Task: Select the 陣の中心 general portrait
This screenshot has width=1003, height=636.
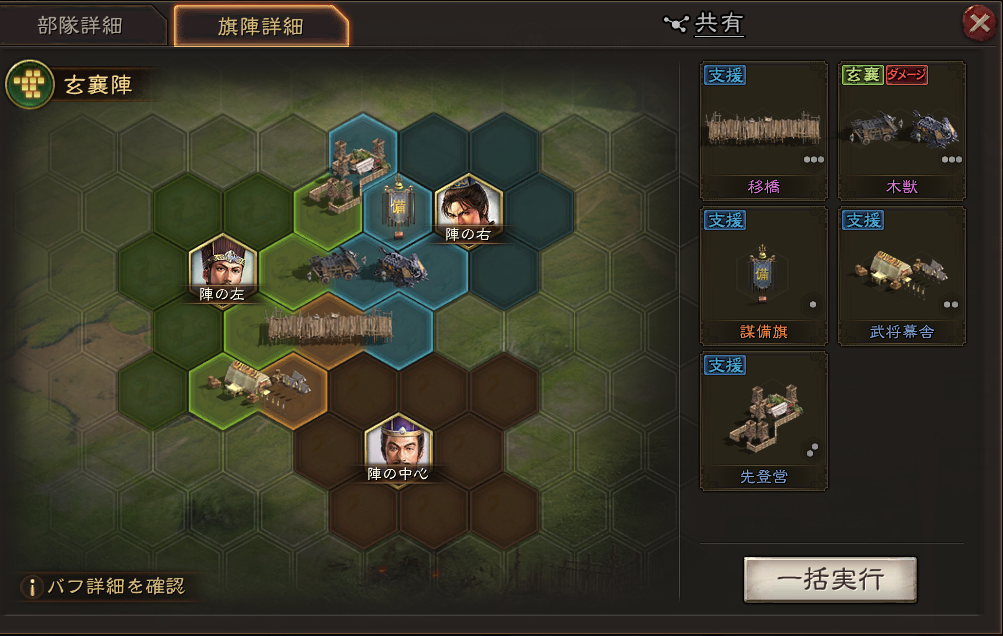Action: 397,446
